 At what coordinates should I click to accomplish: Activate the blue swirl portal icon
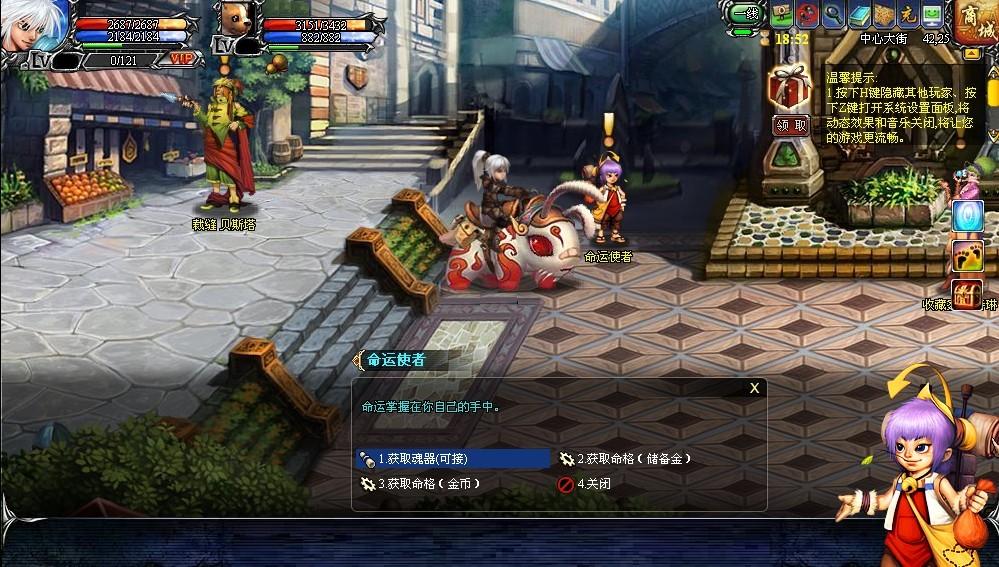[966, 216]
